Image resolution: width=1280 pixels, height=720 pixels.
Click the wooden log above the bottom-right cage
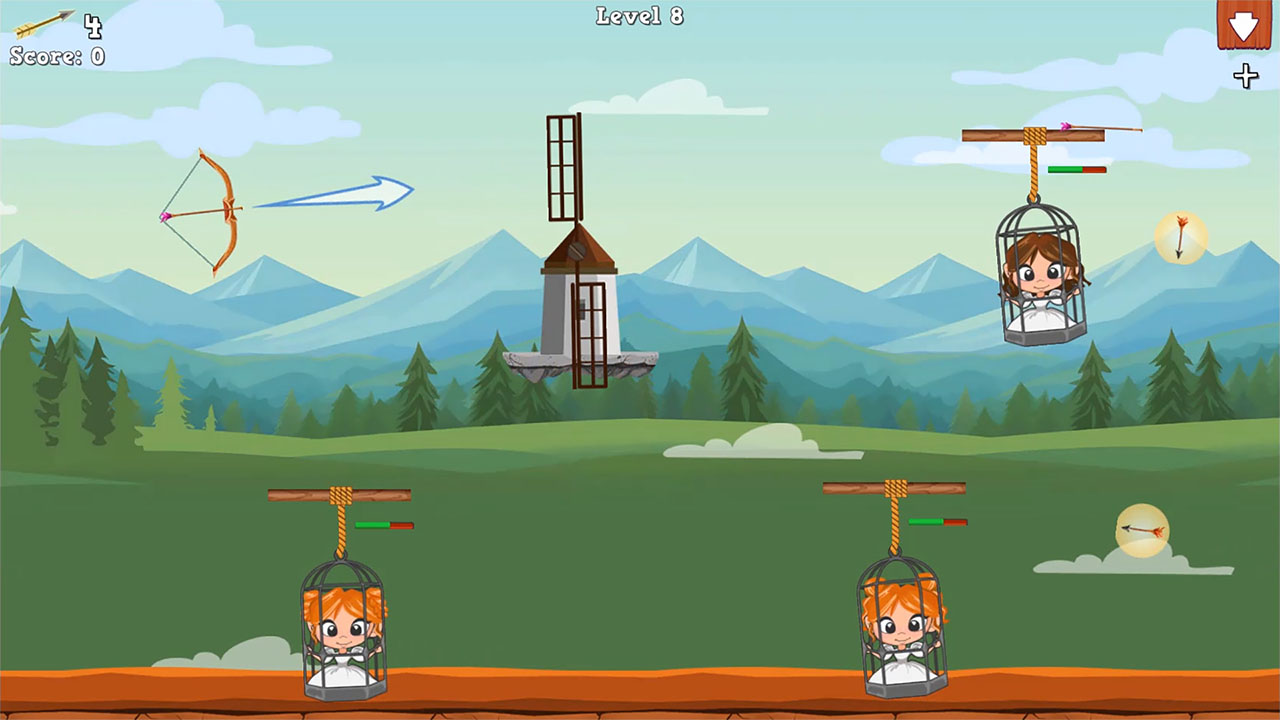click(x=893, y=490)
